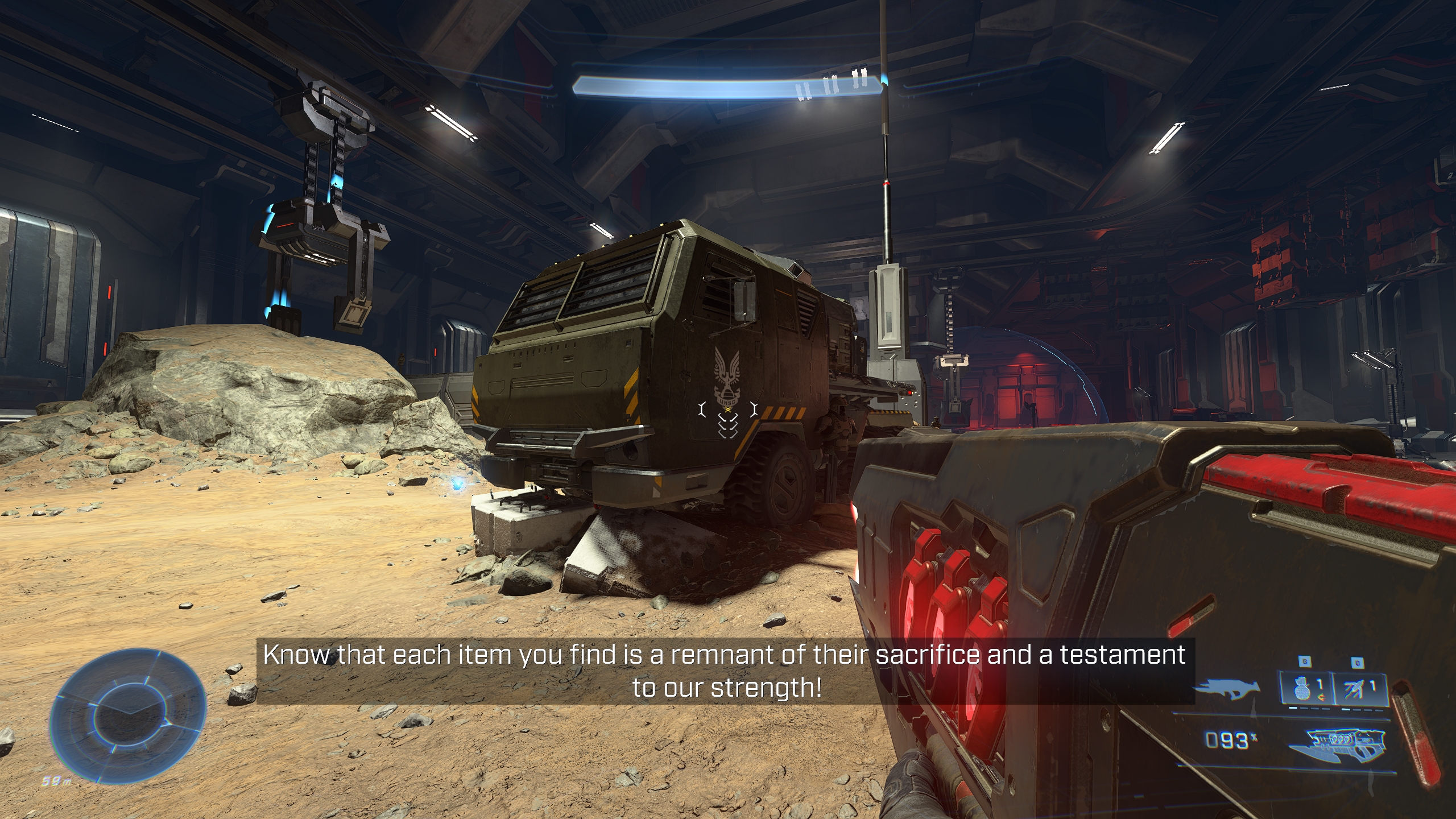
Task: Activate the thruster equipment slot
Action: (x=1360, y=689)
